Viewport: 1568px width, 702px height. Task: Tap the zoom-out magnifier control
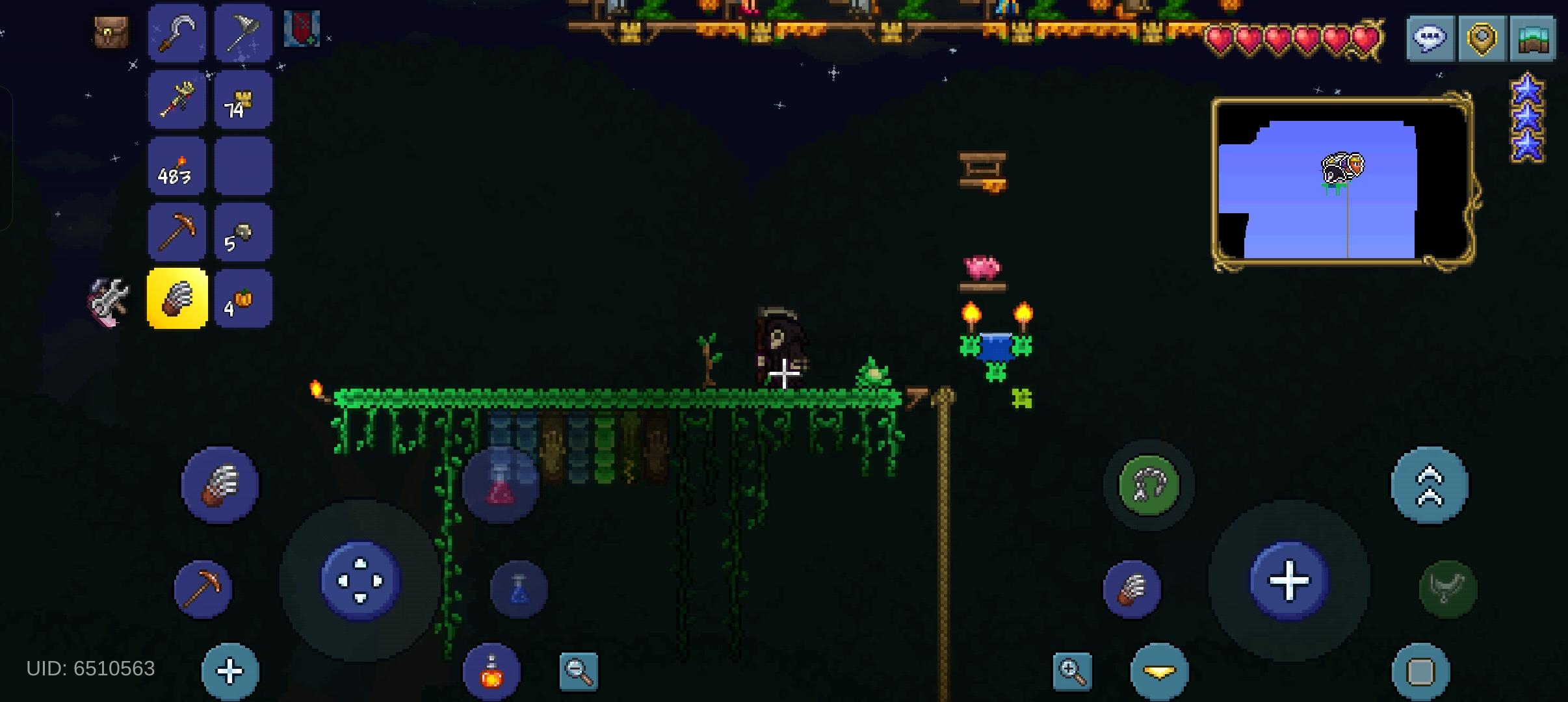tap(579, 671)
